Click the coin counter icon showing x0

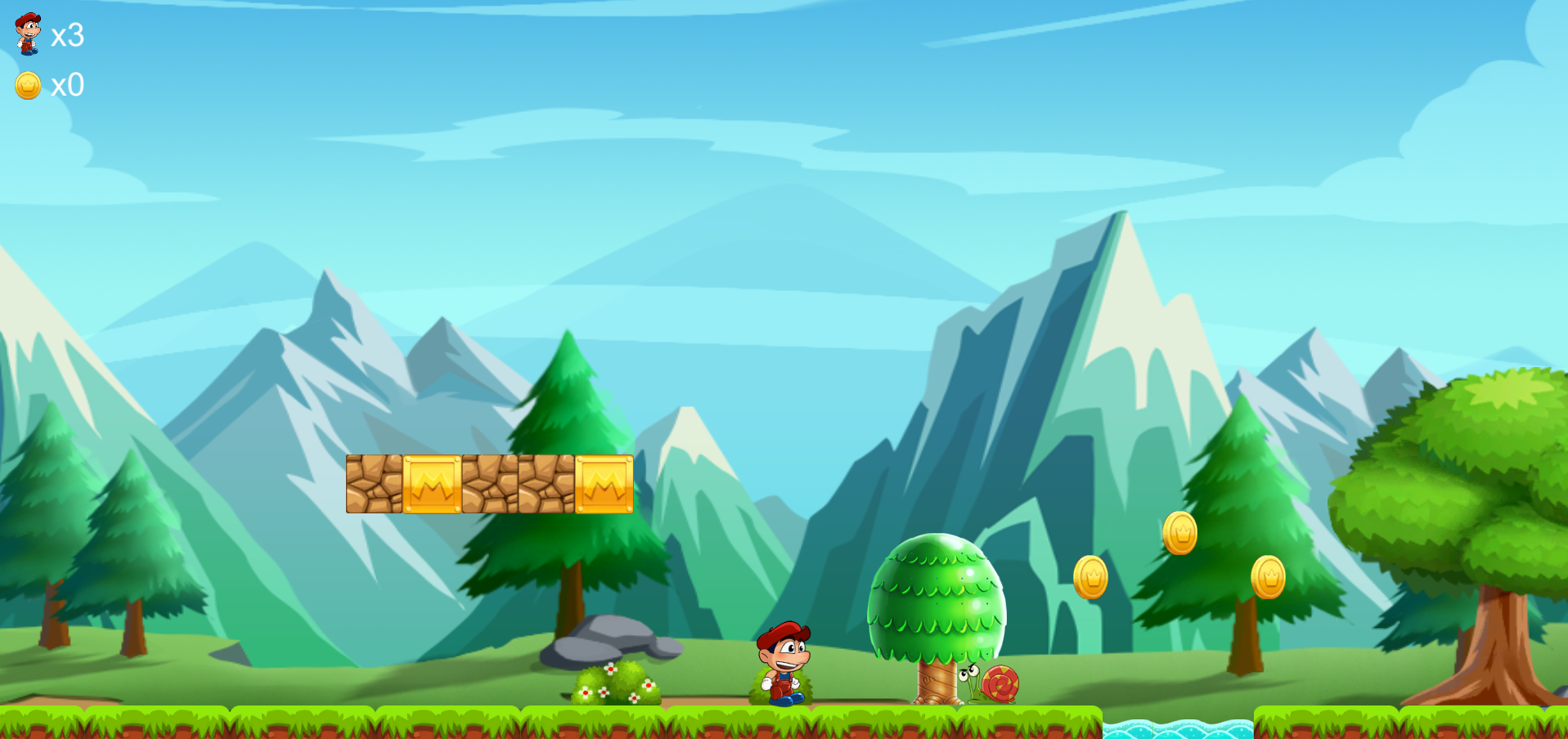click(27, 85)
